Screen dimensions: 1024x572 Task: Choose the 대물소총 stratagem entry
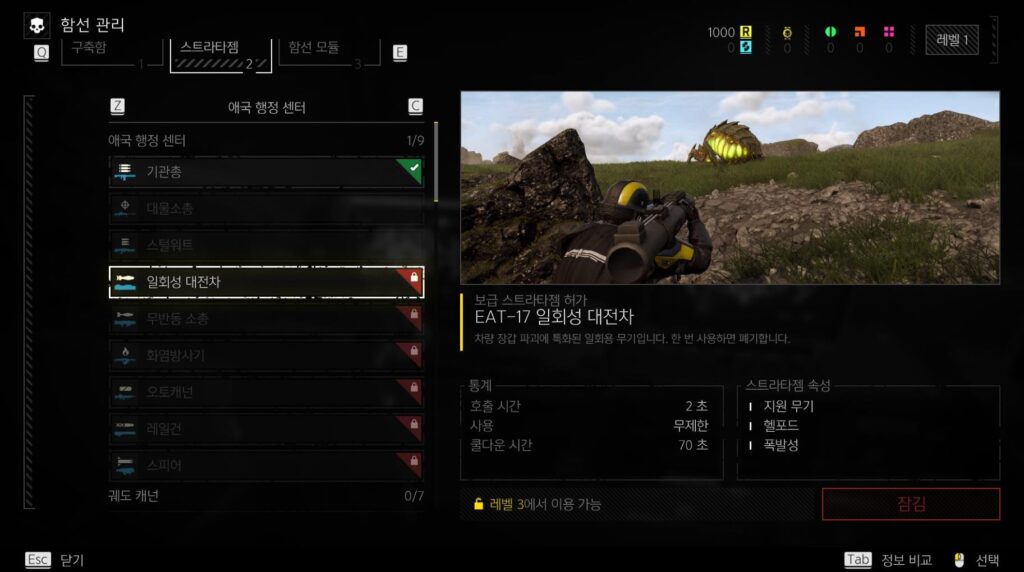(265, 208)
